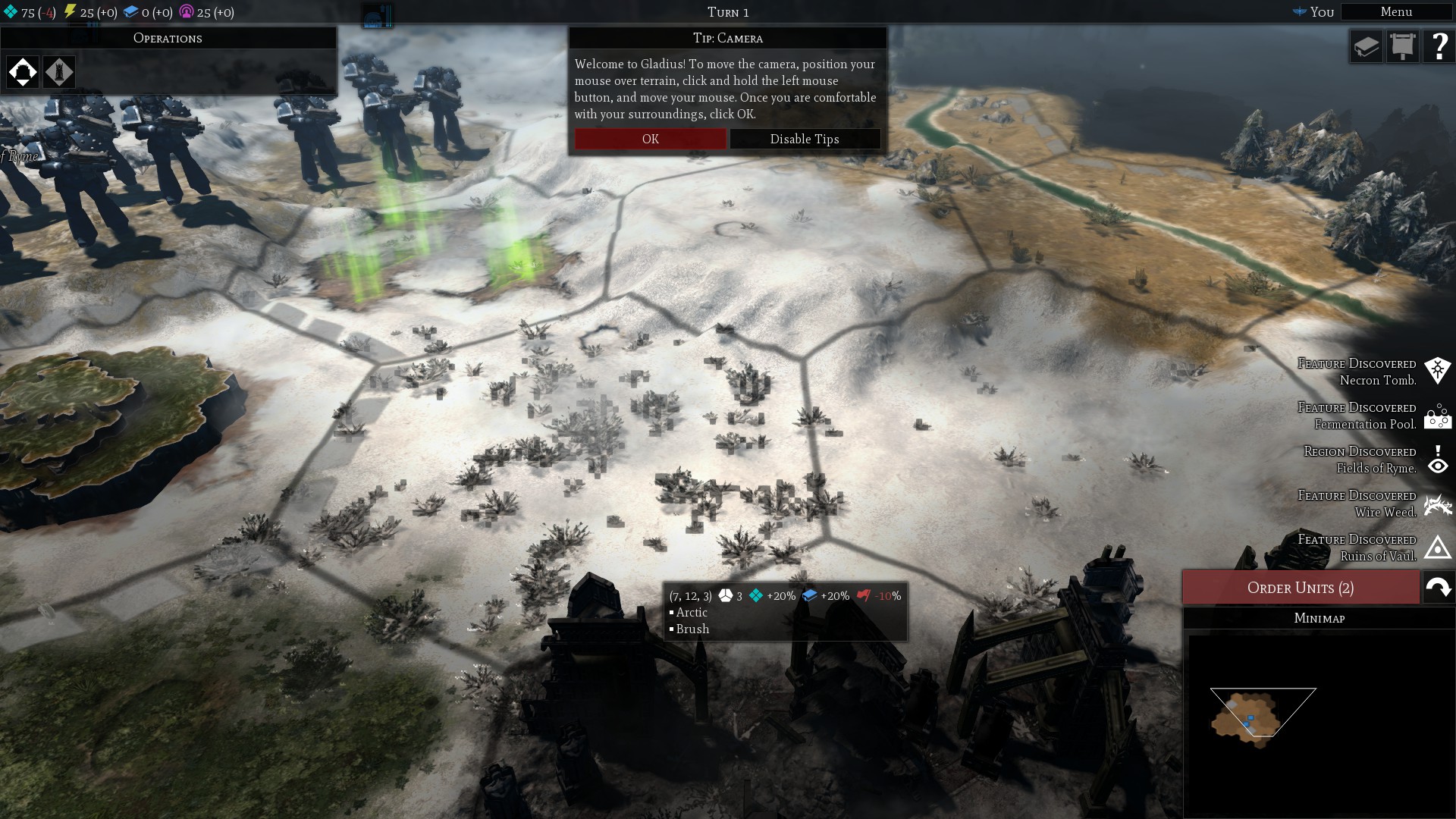Open the Wire Weed discovery notification

tap(1437, 504)
